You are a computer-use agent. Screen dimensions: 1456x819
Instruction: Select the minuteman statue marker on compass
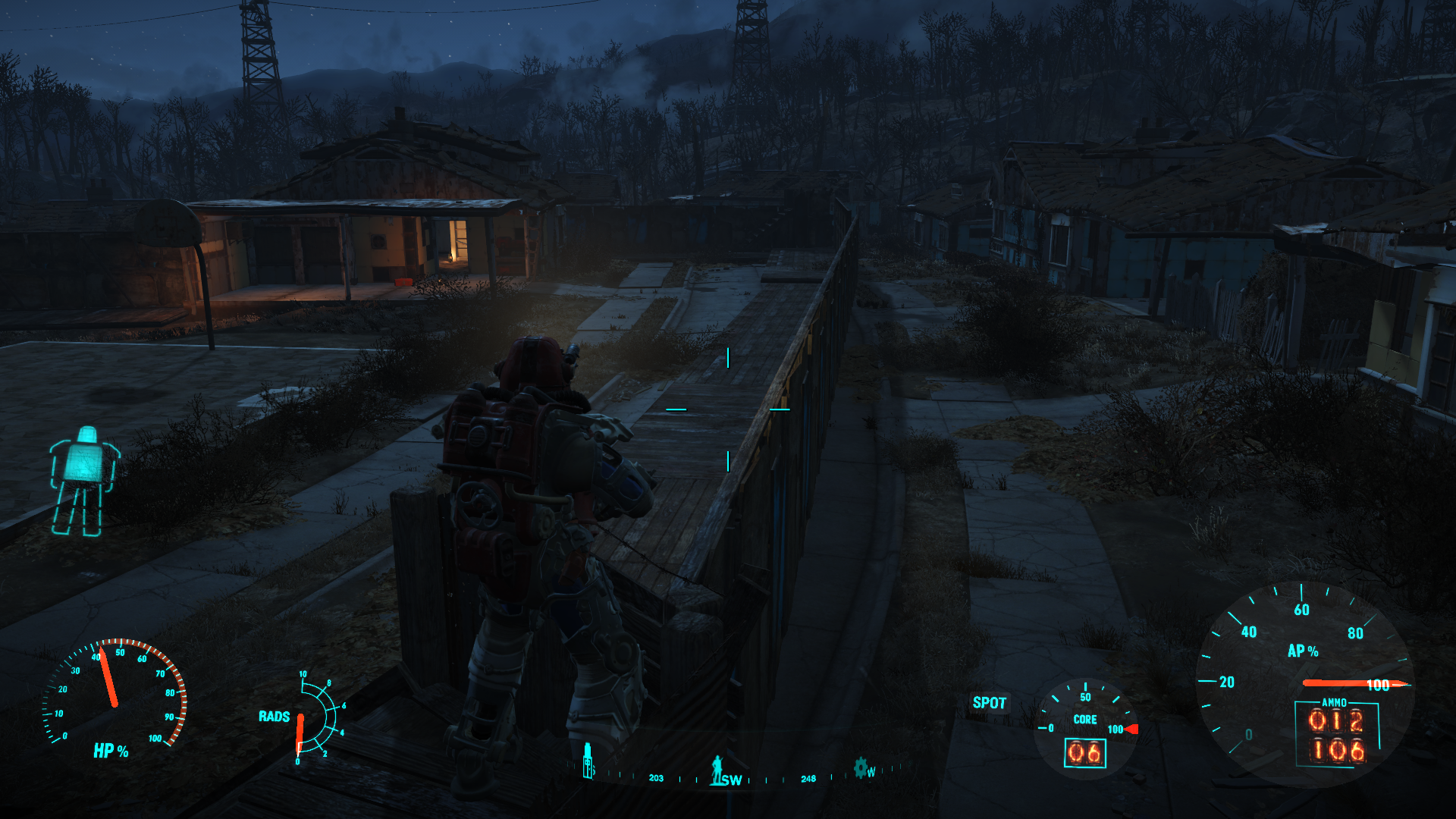pyautogui.click(x=717, y=769)
